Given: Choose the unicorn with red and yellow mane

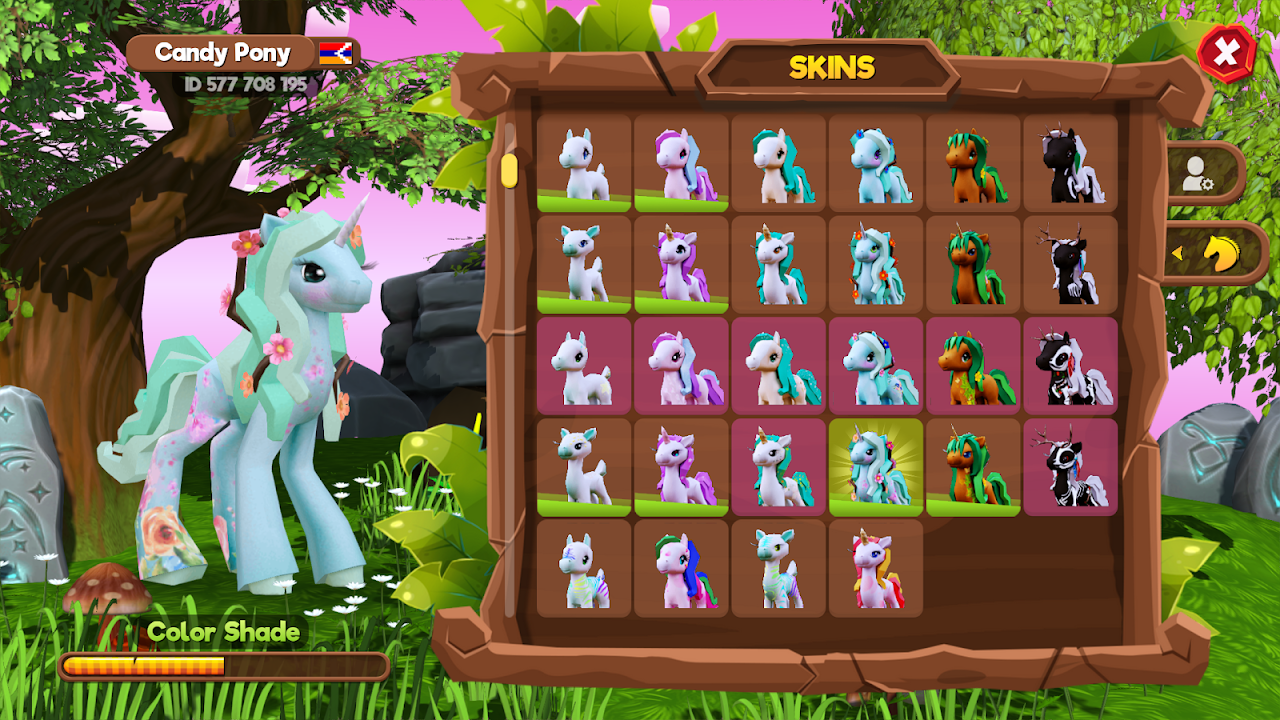Looking at the screenshot, I should (x=876, y=568).
